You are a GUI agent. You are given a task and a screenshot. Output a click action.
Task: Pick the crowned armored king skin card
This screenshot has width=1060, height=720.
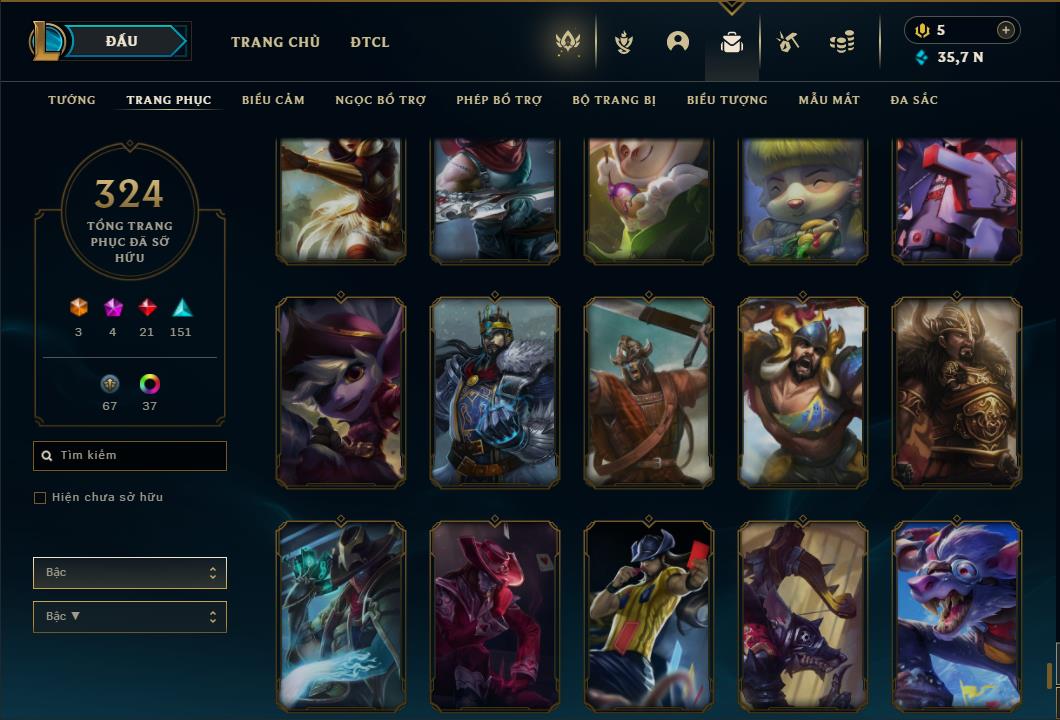(x=495, y=392)
